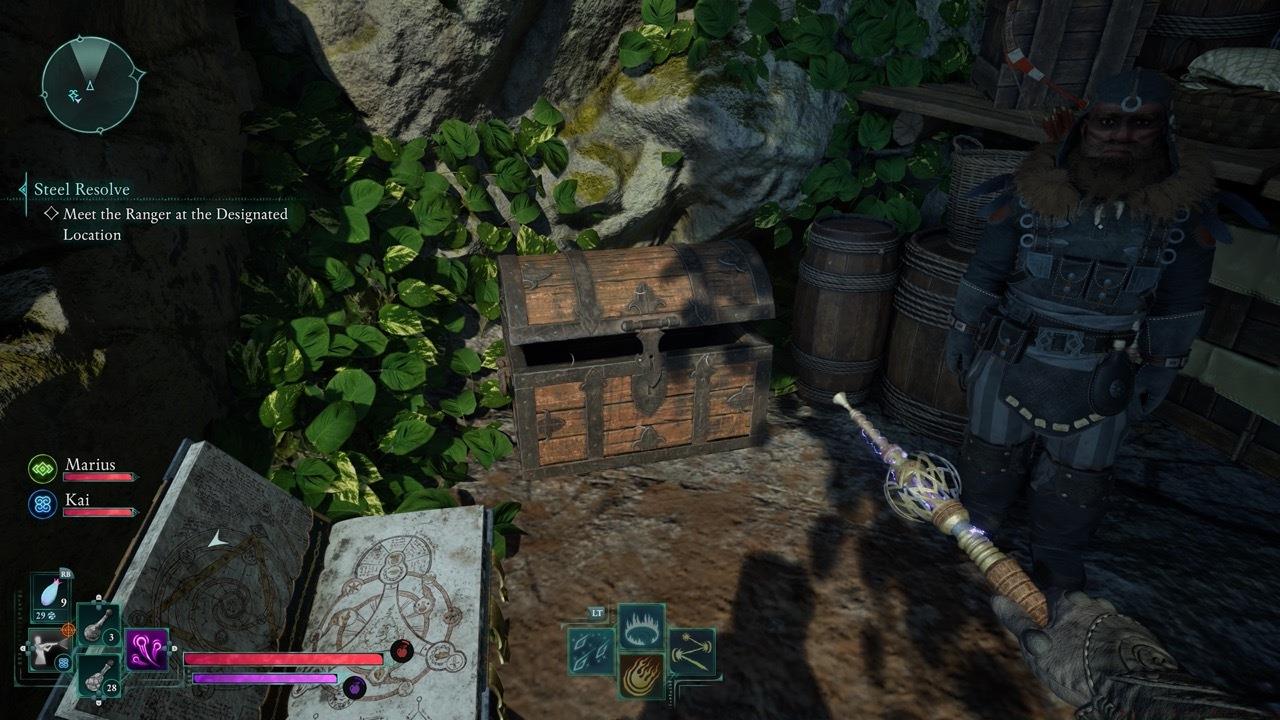The width and height of the screenshot is (1280, 720).
Task: Choose the fireball spell icon
Action: [x=639, y=676]
